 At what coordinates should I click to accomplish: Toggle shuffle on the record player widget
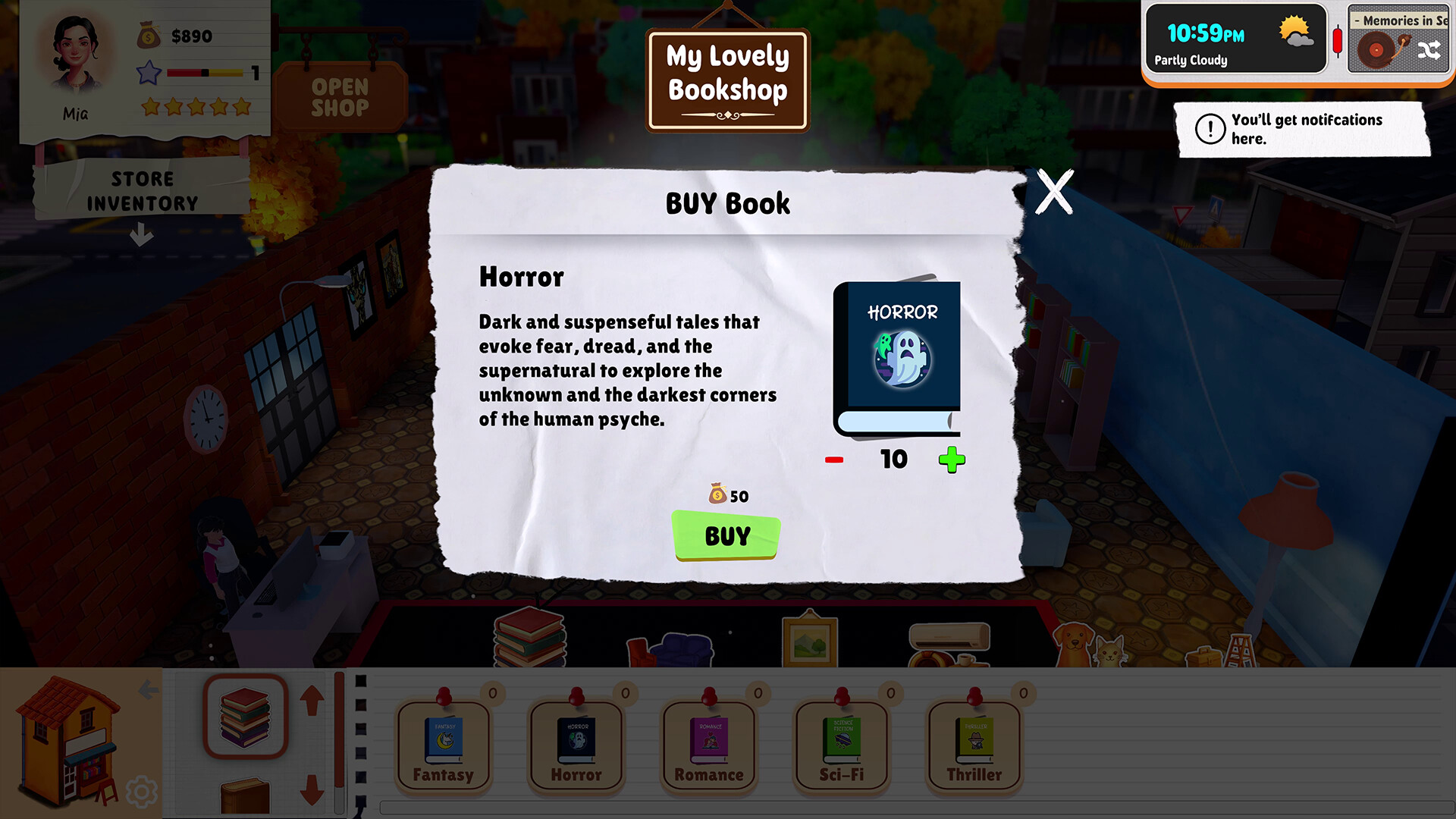coord(1429,51)
